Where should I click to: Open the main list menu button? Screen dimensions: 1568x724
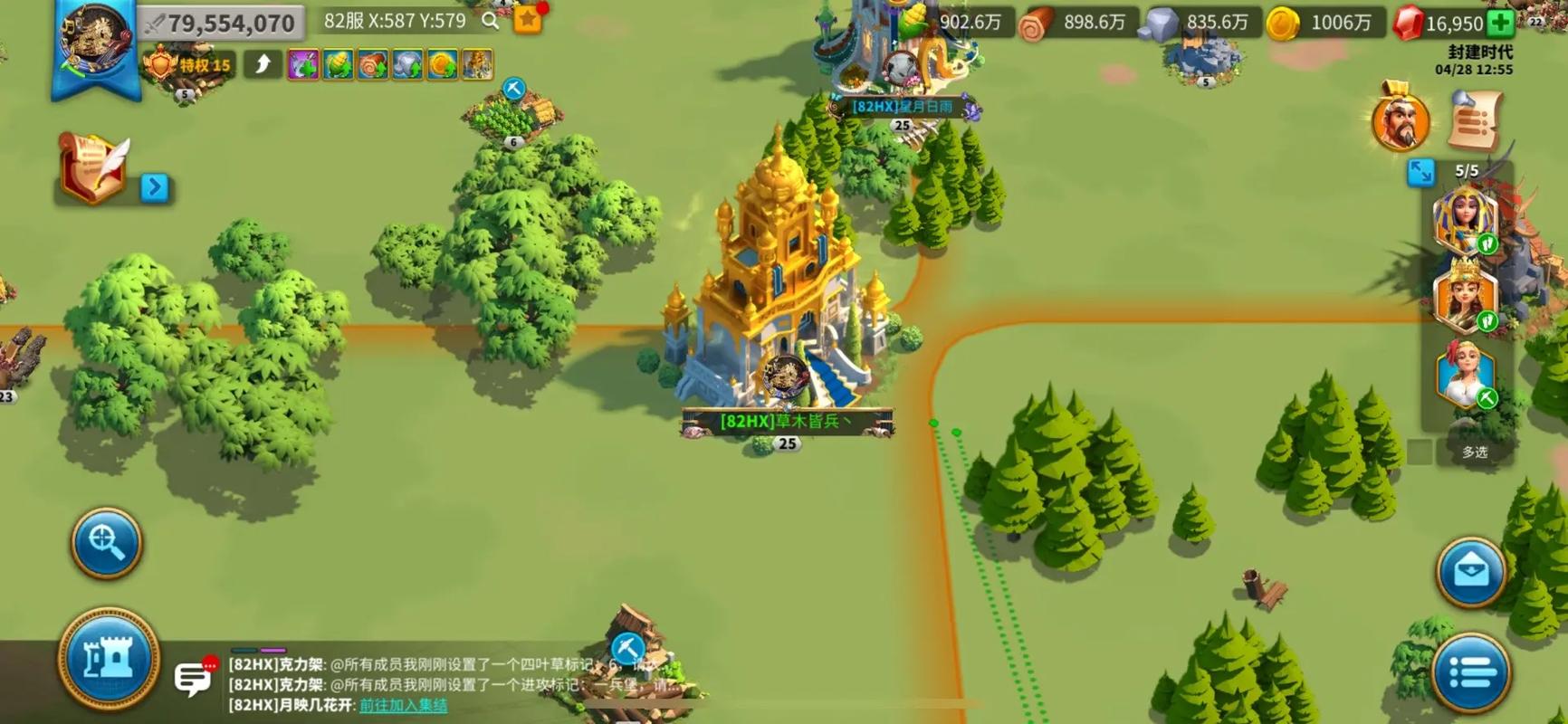1471,672
